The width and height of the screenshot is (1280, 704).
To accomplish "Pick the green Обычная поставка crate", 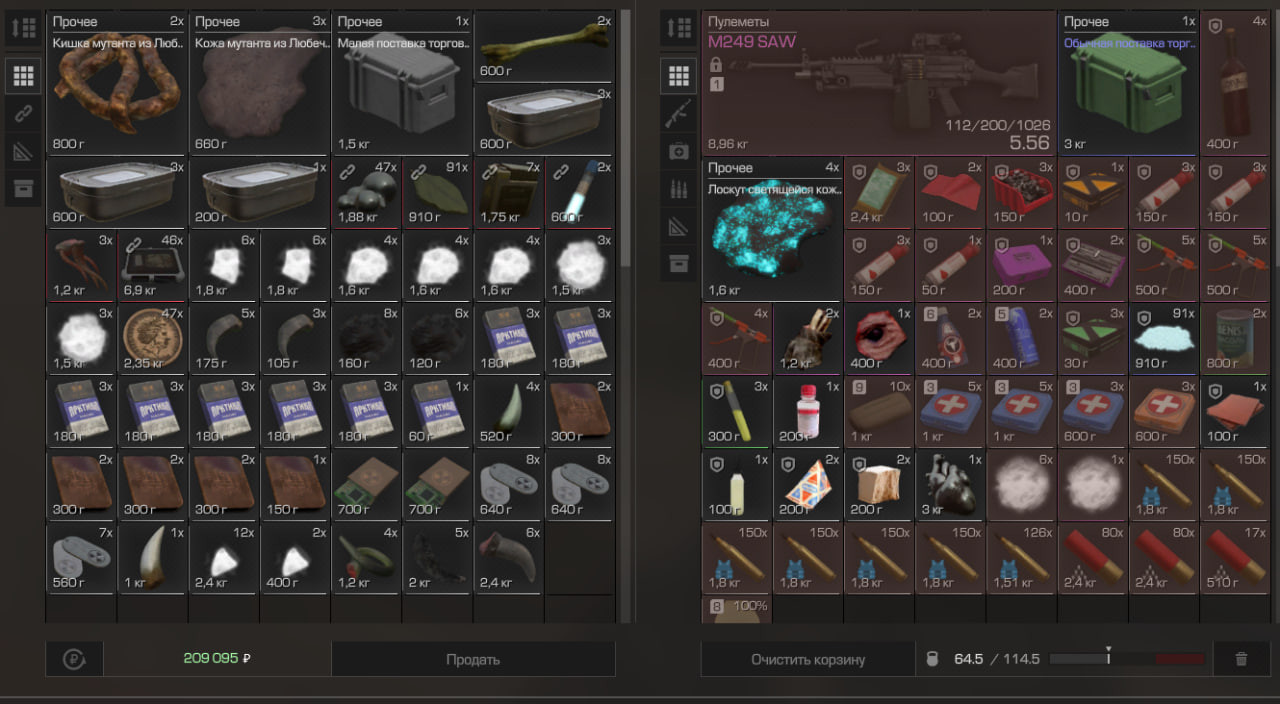I will 1128,83.
